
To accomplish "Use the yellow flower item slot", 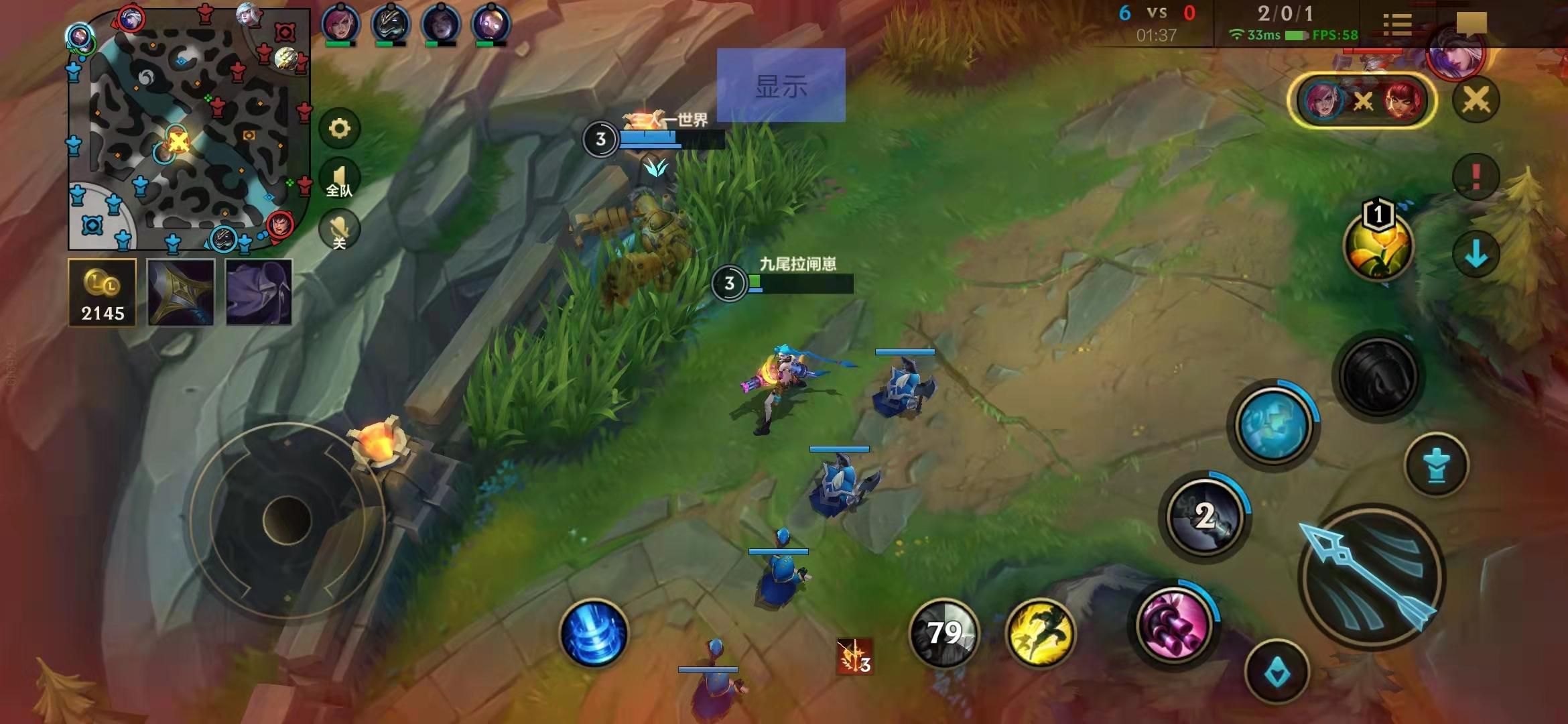I will 1378,245.
